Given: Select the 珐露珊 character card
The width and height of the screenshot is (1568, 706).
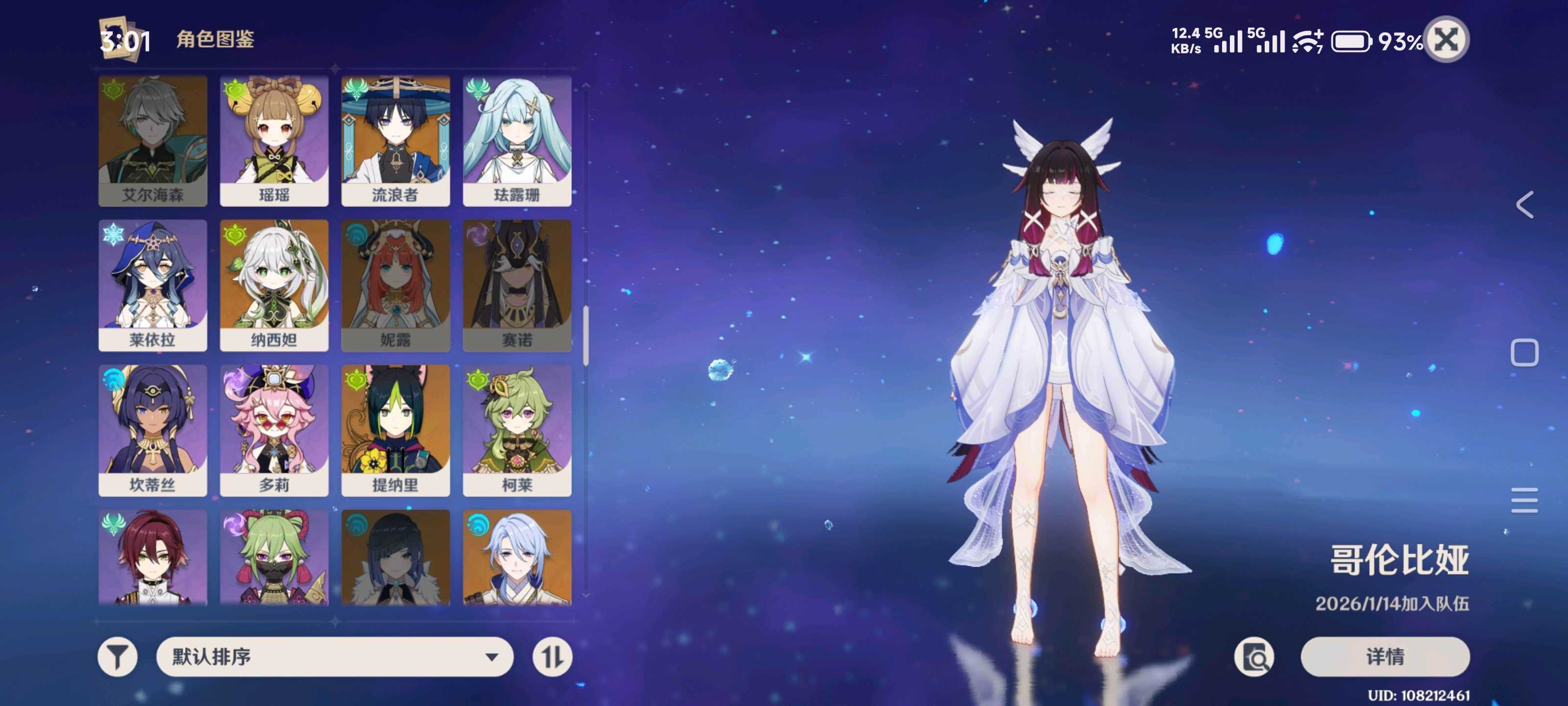Looking at the screenshot, I should point(517,140).
